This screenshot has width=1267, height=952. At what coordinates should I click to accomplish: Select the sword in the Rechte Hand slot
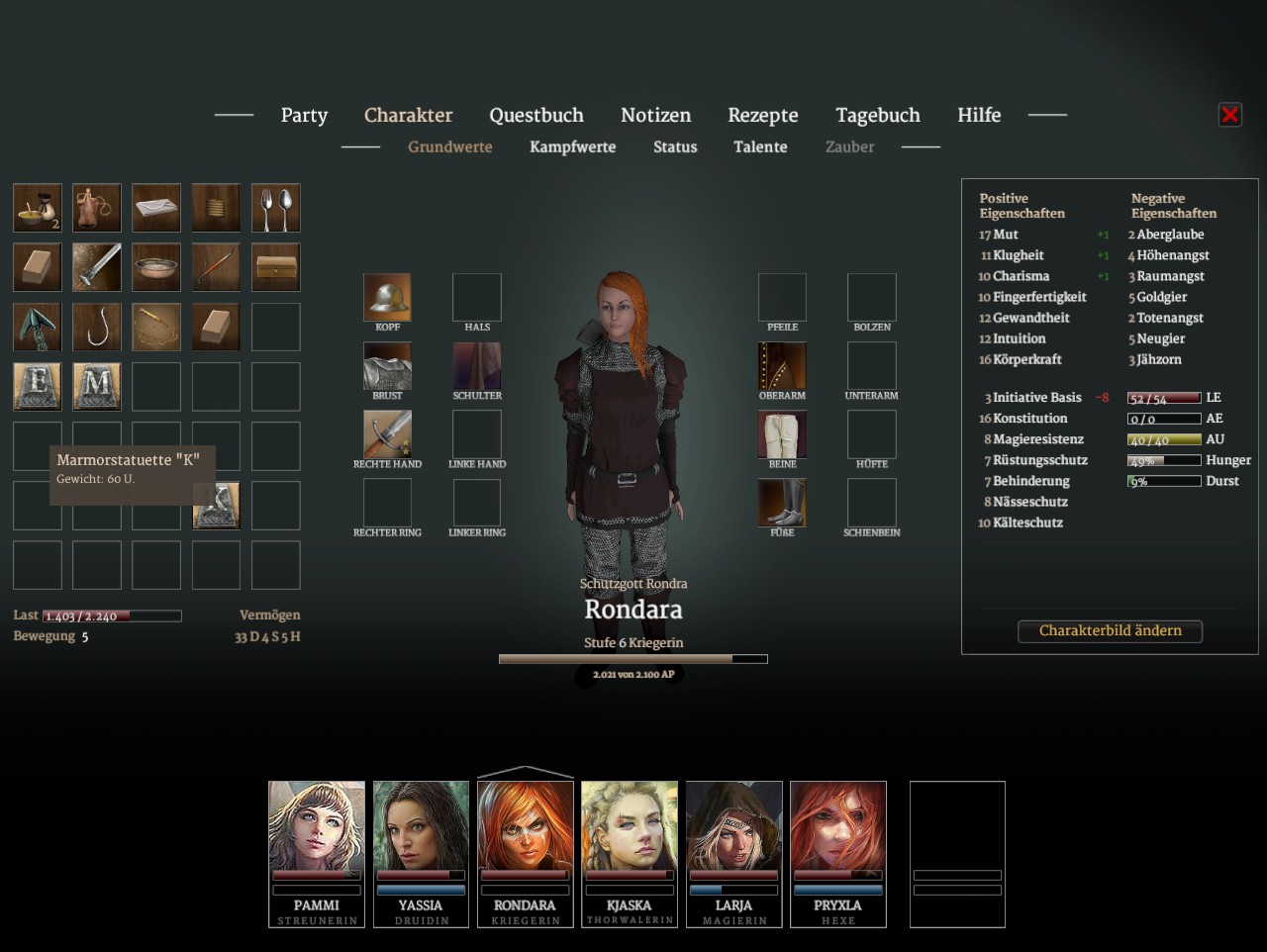[387, 434]
